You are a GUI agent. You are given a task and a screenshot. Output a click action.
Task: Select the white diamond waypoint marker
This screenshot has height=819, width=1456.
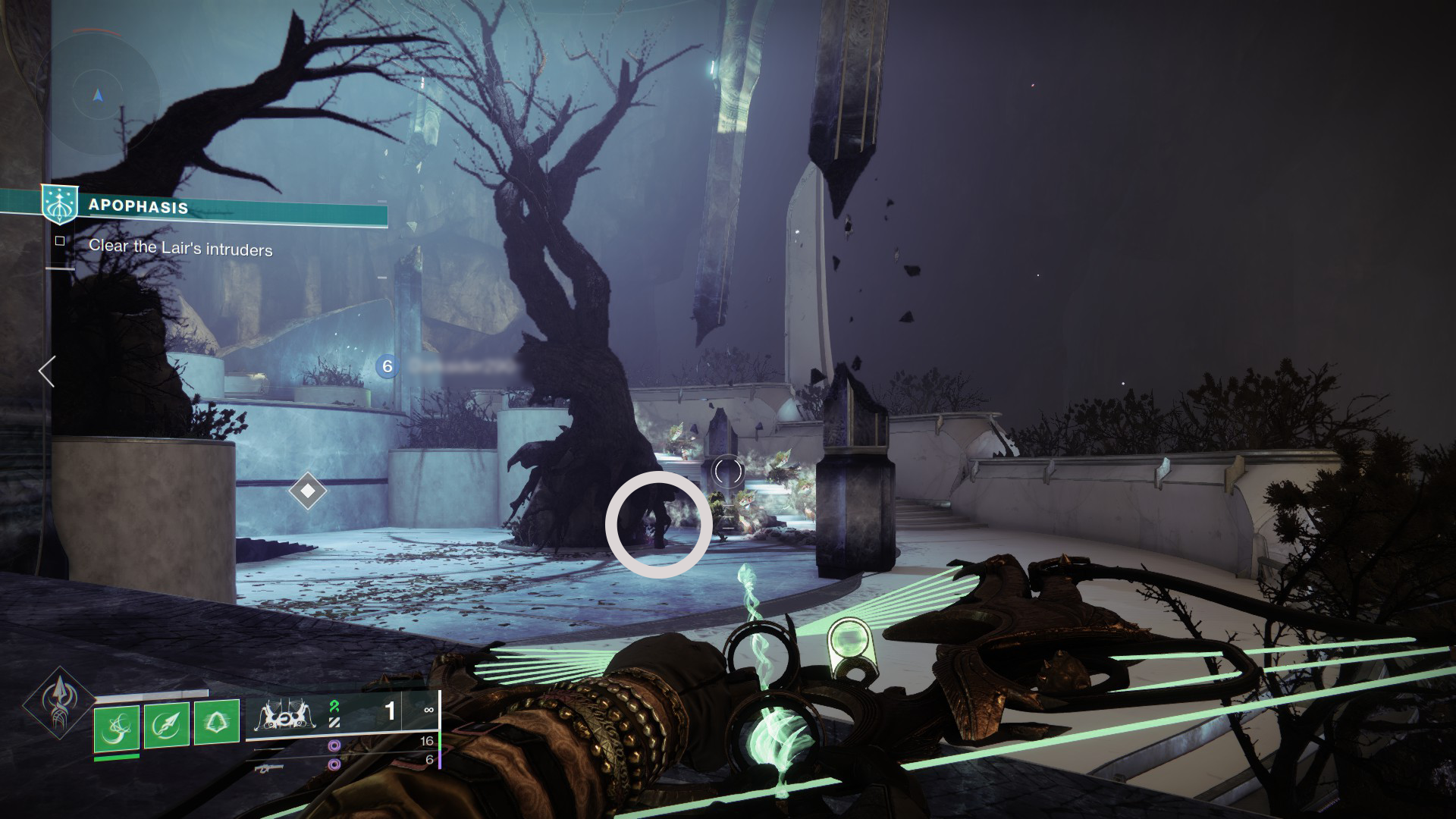click(308, 491)
